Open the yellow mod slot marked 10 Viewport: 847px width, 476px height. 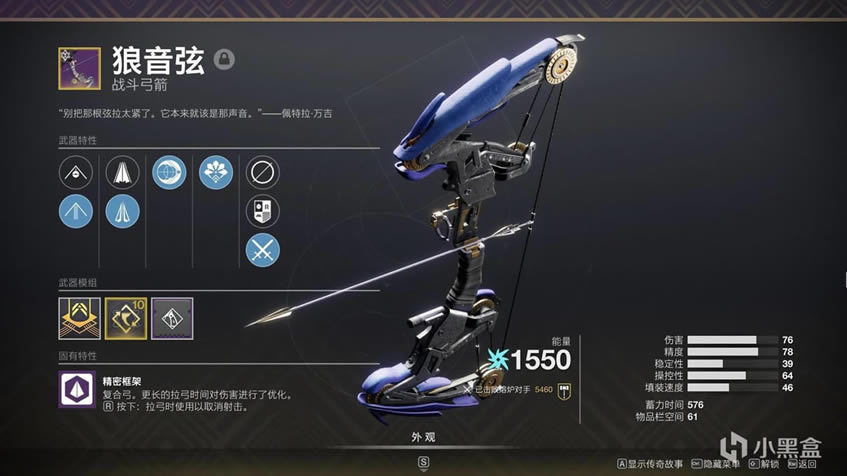pos(125,317)
